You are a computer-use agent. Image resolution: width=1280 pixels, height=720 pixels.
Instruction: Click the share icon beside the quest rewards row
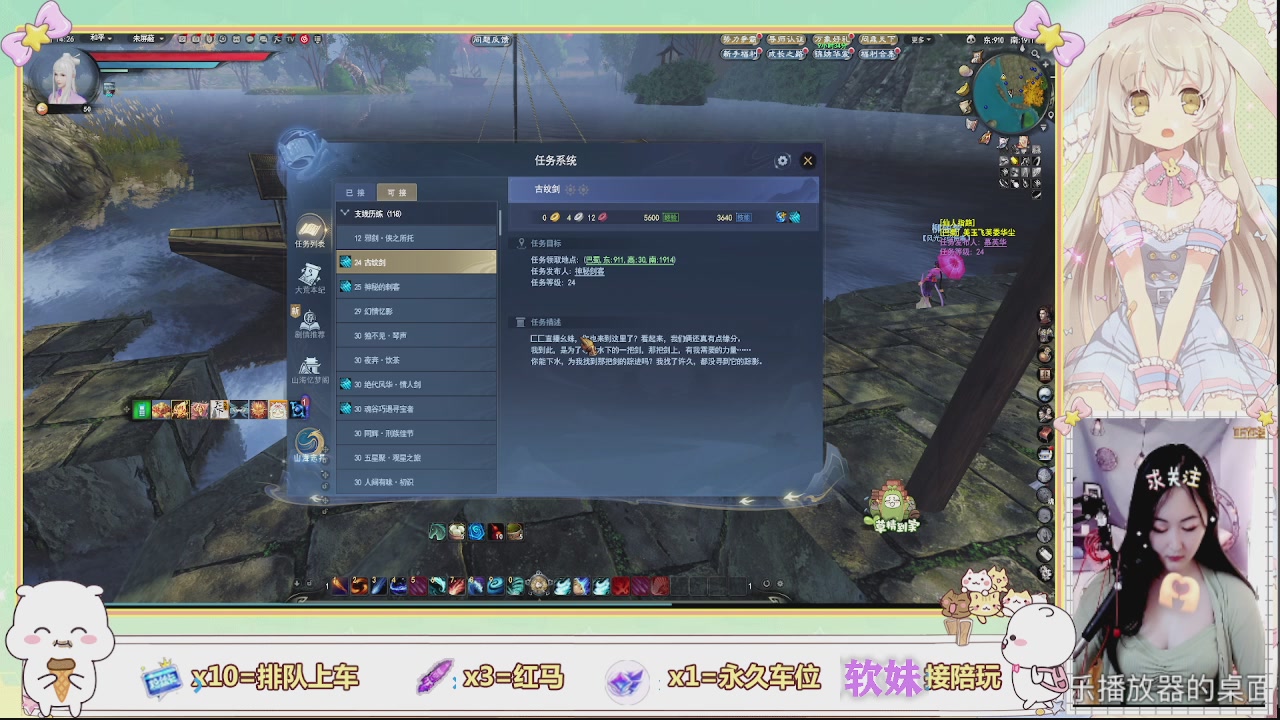(x=781, y=217)
